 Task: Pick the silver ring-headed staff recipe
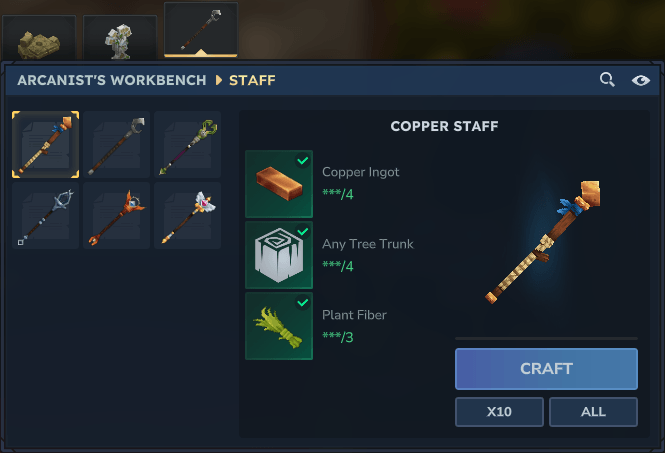click(45, 214)
